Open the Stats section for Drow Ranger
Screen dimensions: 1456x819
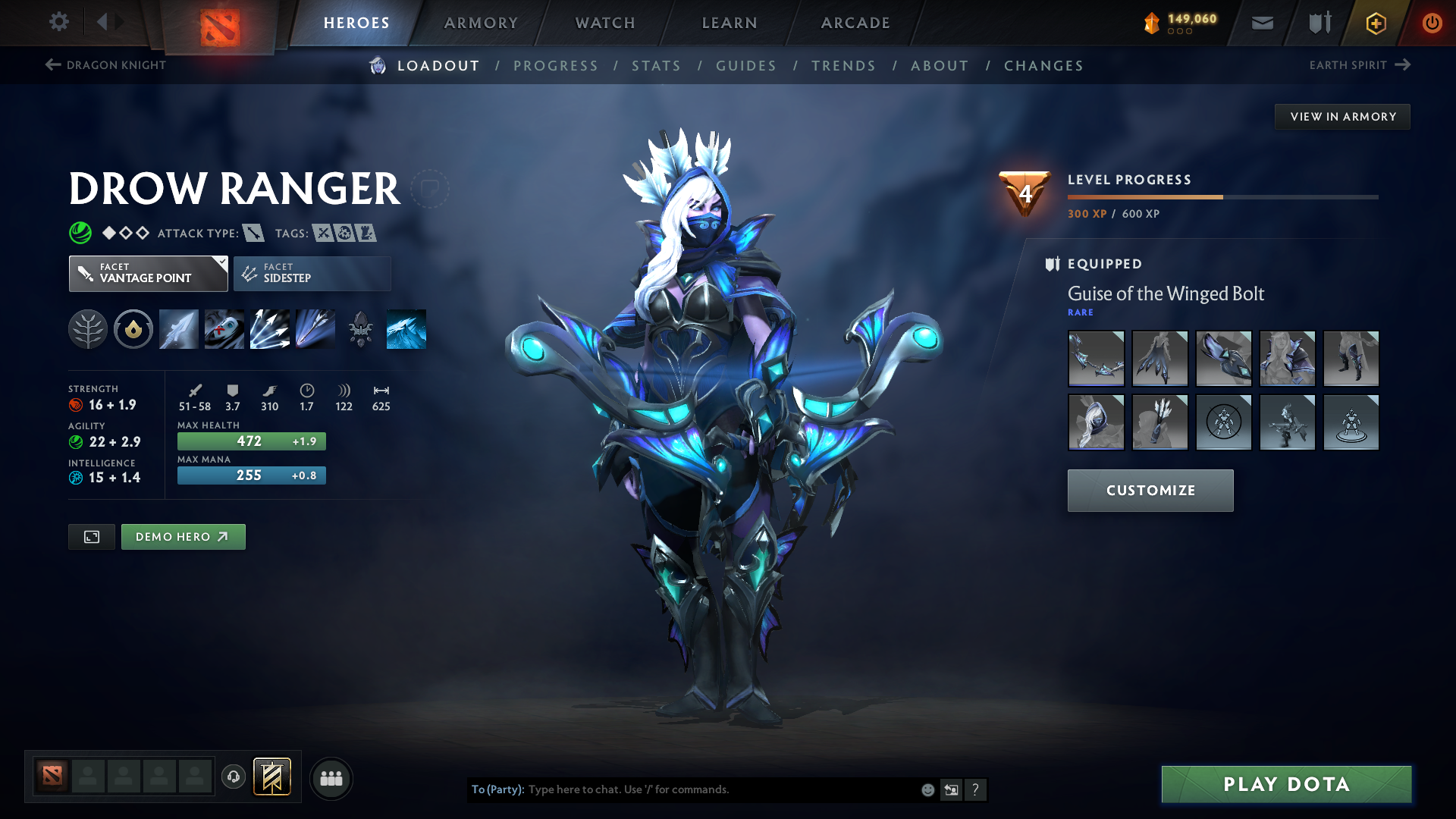[x=656, y=65]
